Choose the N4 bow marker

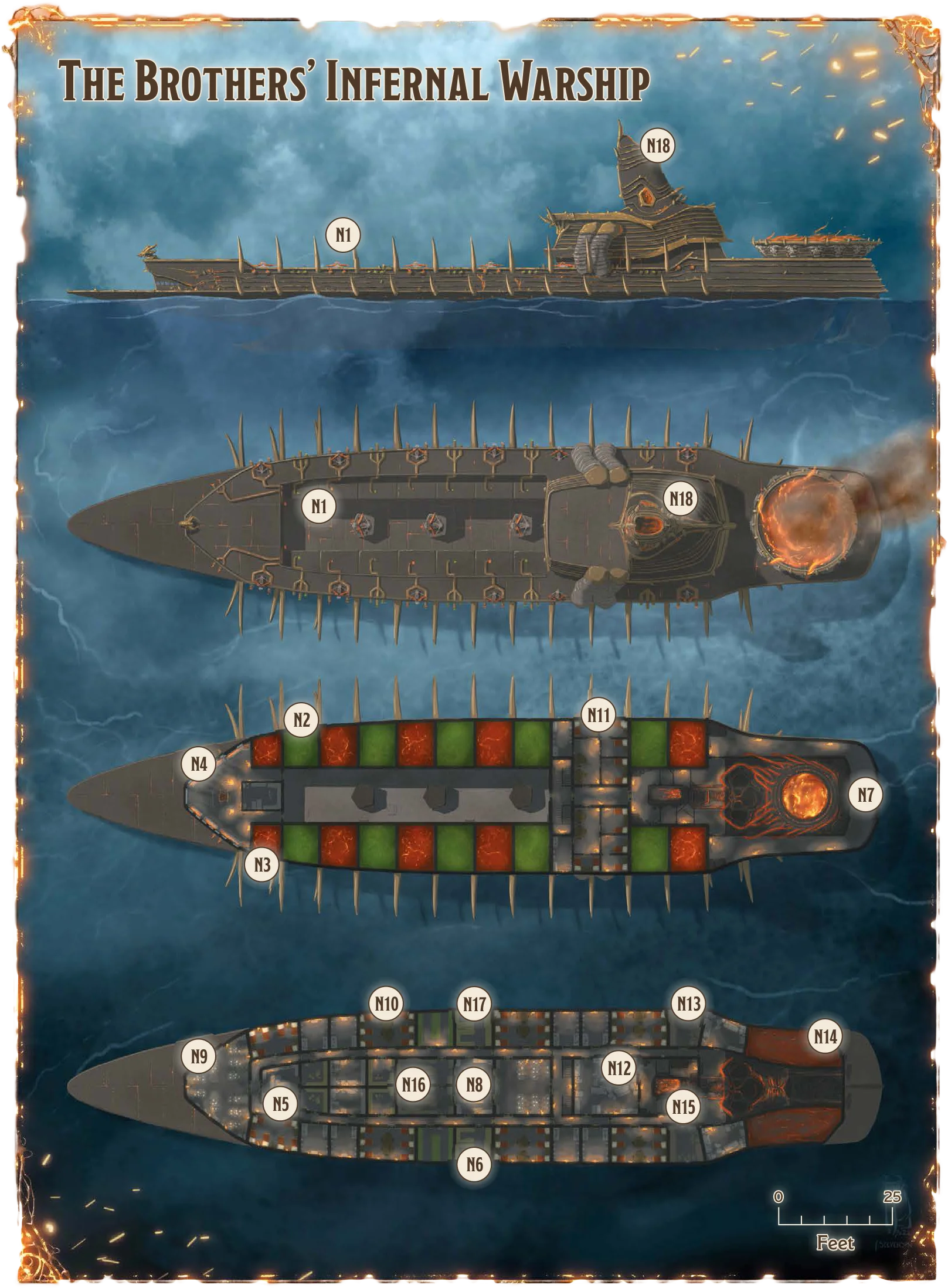[199, 764]
